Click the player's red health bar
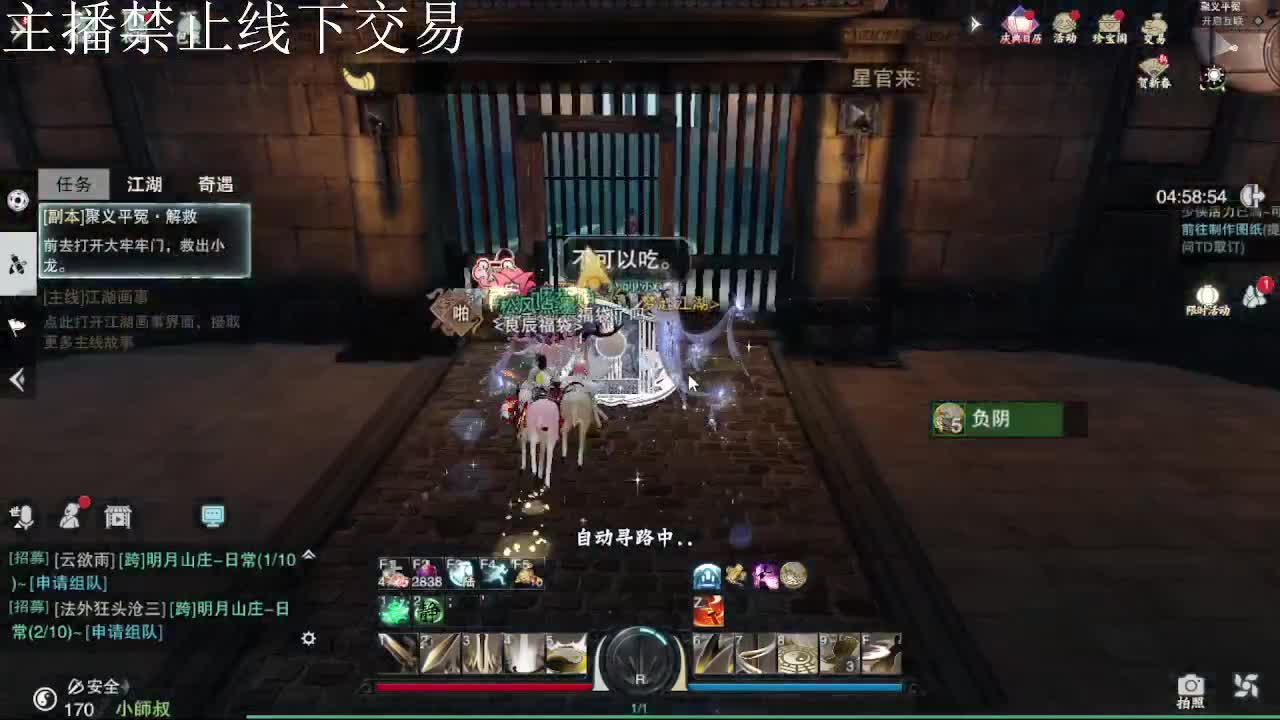Screen dimensions: 1280x720 (485, 686)
